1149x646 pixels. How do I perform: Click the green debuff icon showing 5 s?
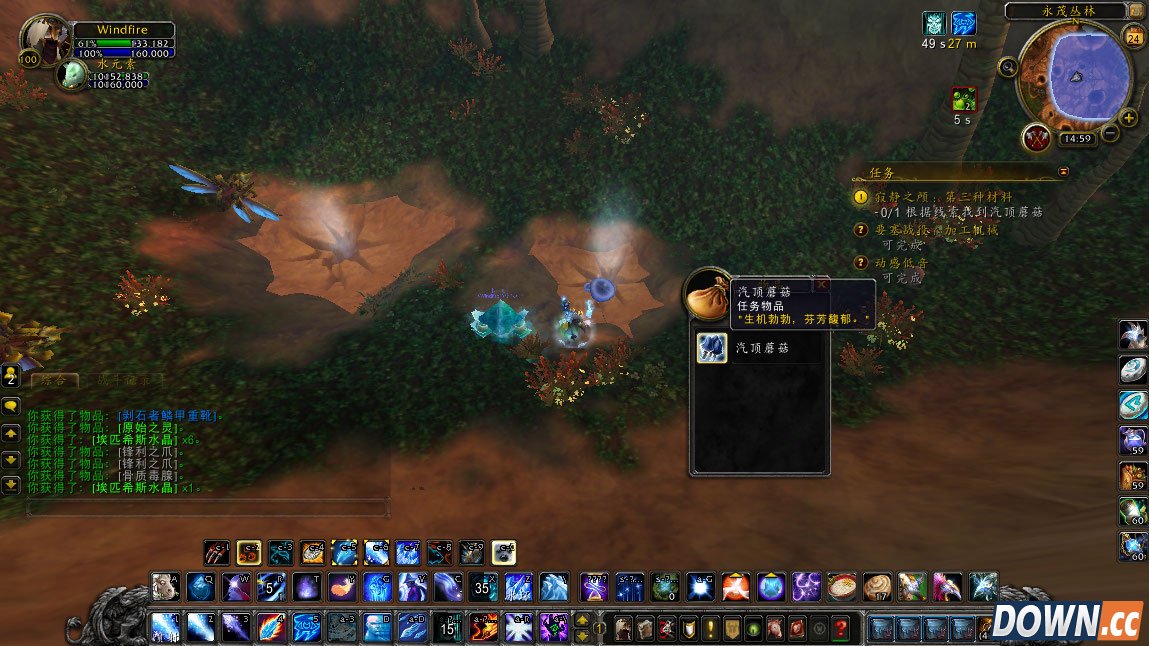[962, 100]
